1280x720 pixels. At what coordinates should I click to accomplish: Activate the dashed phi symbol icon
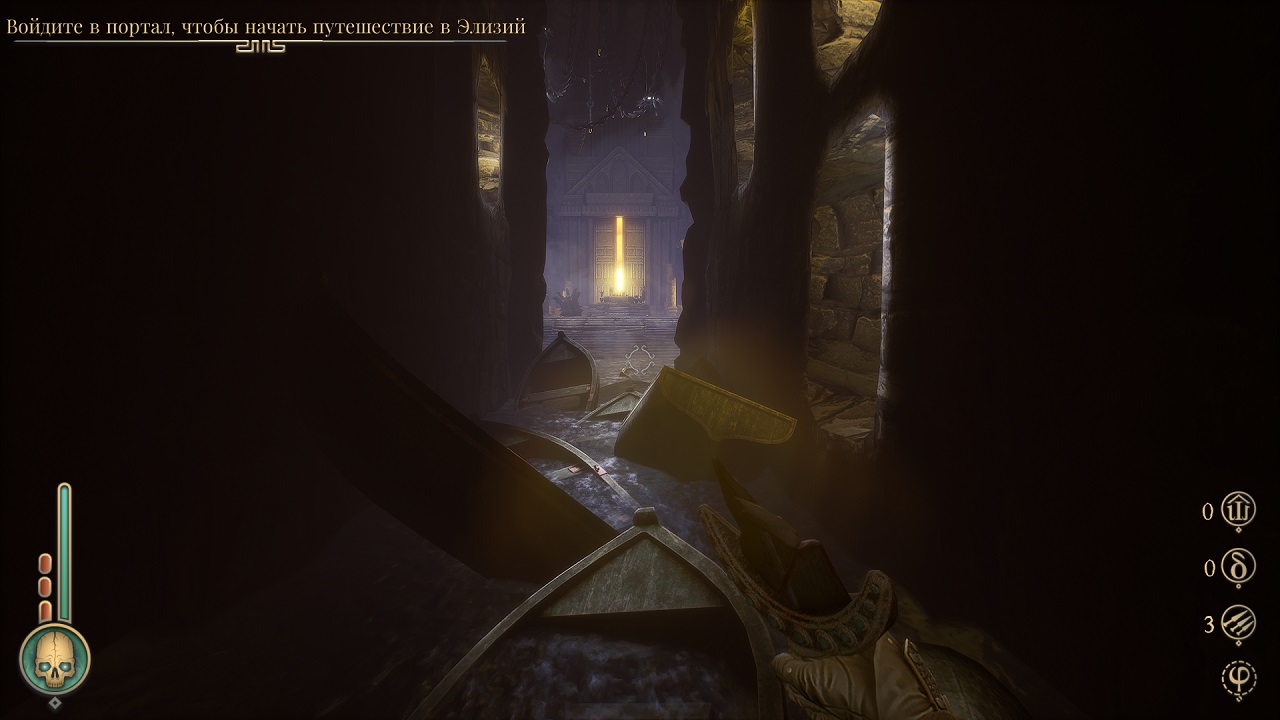coord(1239,679)
